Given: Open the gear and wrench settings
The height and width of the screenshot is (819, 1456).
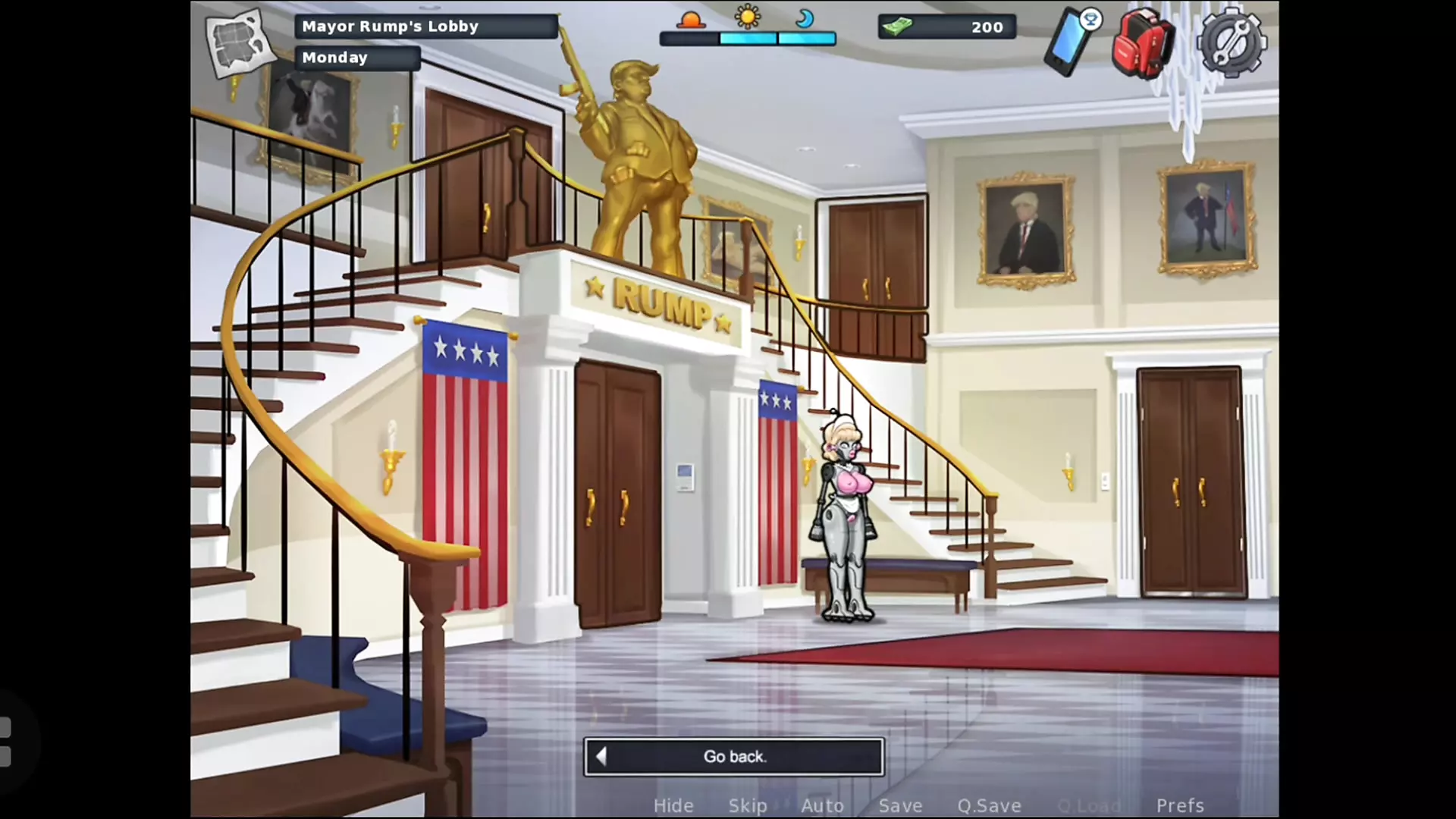Looking at the screenshot, I should (x=1232, y=42).
